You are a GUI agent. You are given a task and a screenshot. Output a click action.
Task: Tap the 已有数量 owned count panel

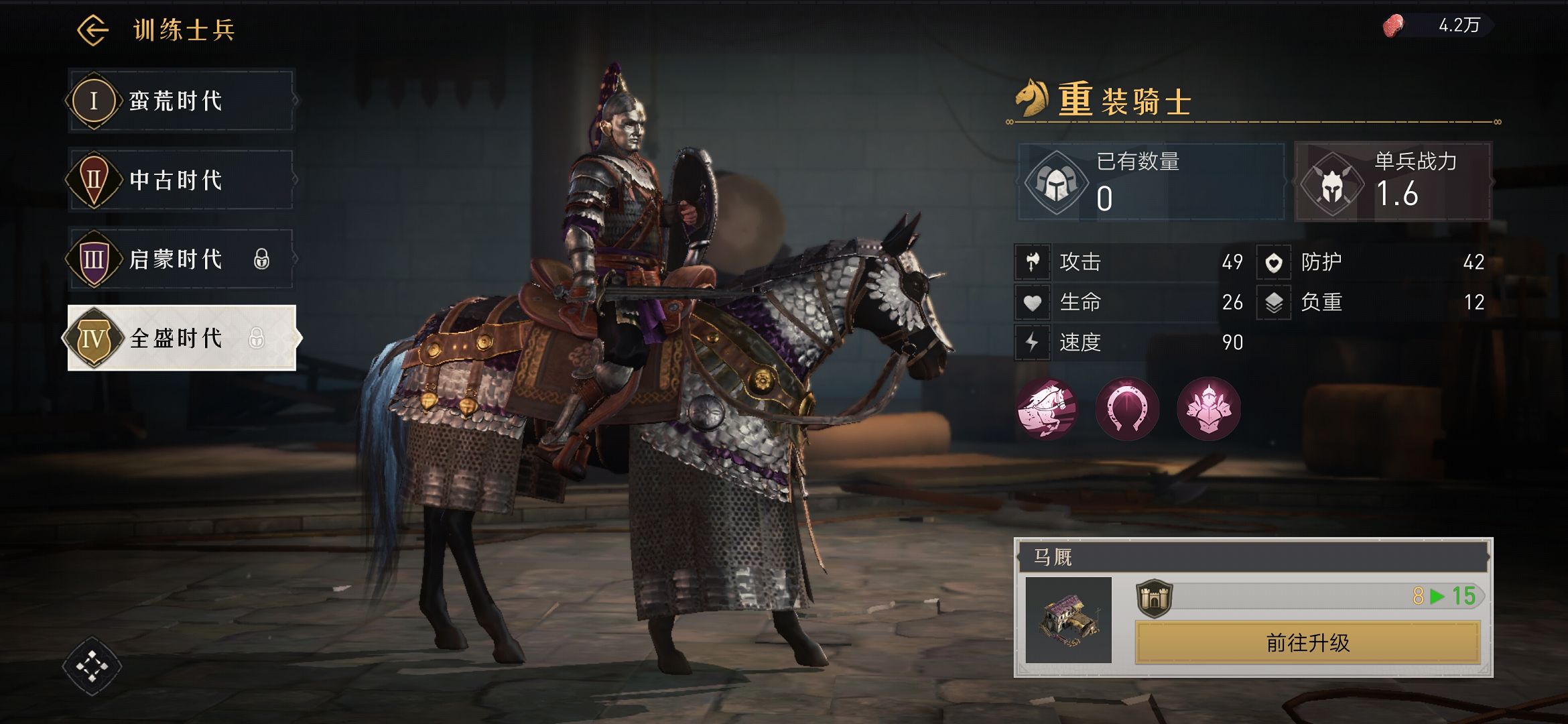click(1151, 182)
